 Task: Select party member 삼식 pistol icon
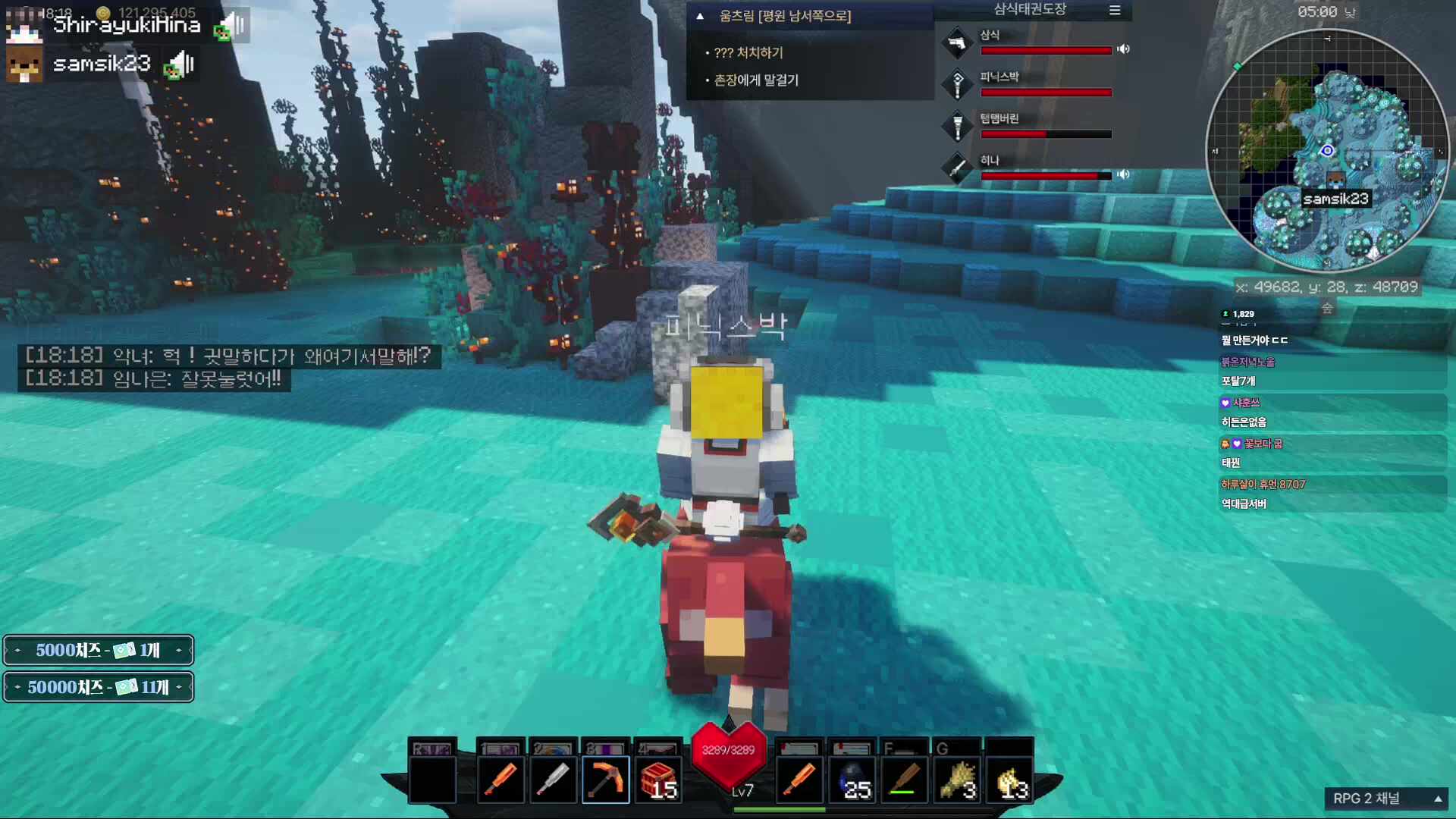[x=957, y=42]
